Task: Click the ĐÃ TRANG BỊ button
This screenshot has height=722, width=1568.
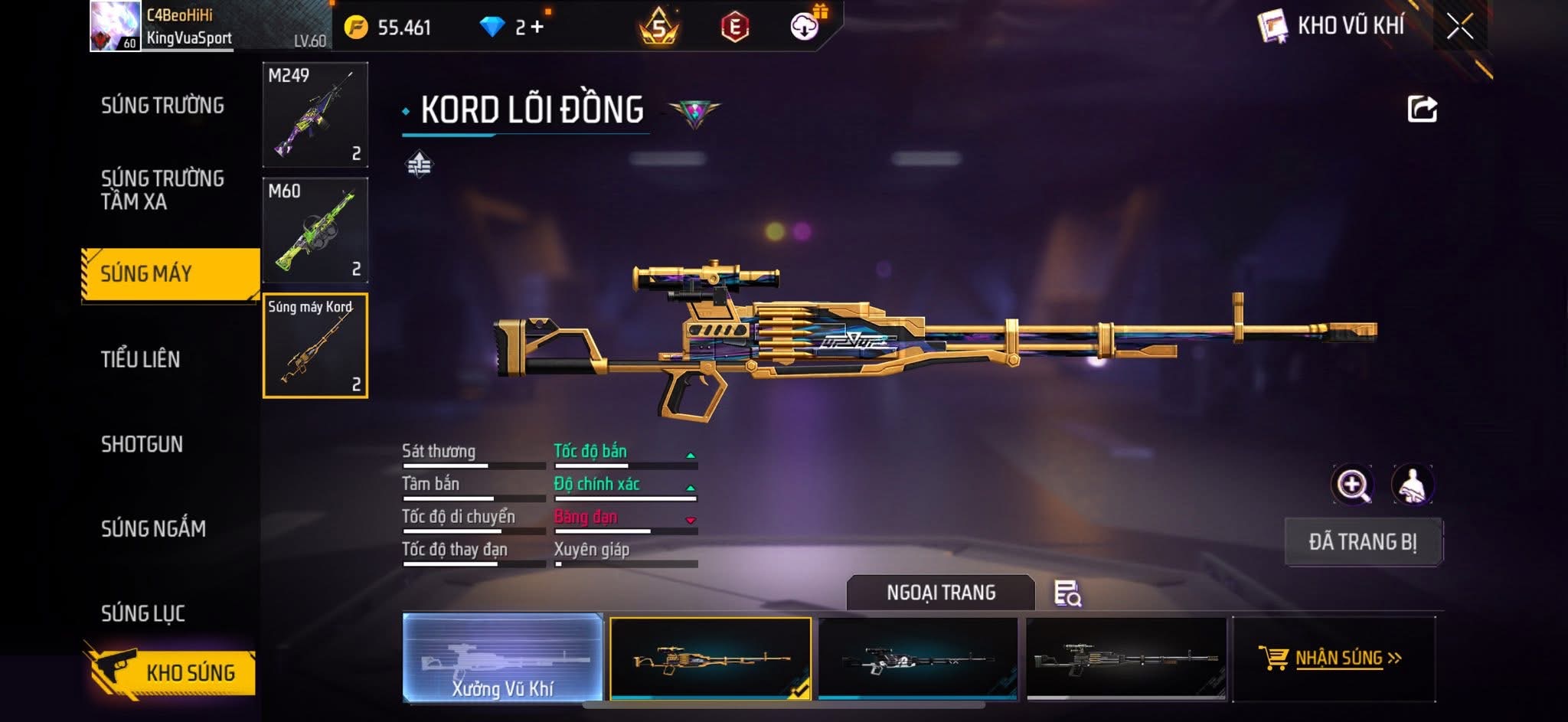Action: click(1363, 542)
